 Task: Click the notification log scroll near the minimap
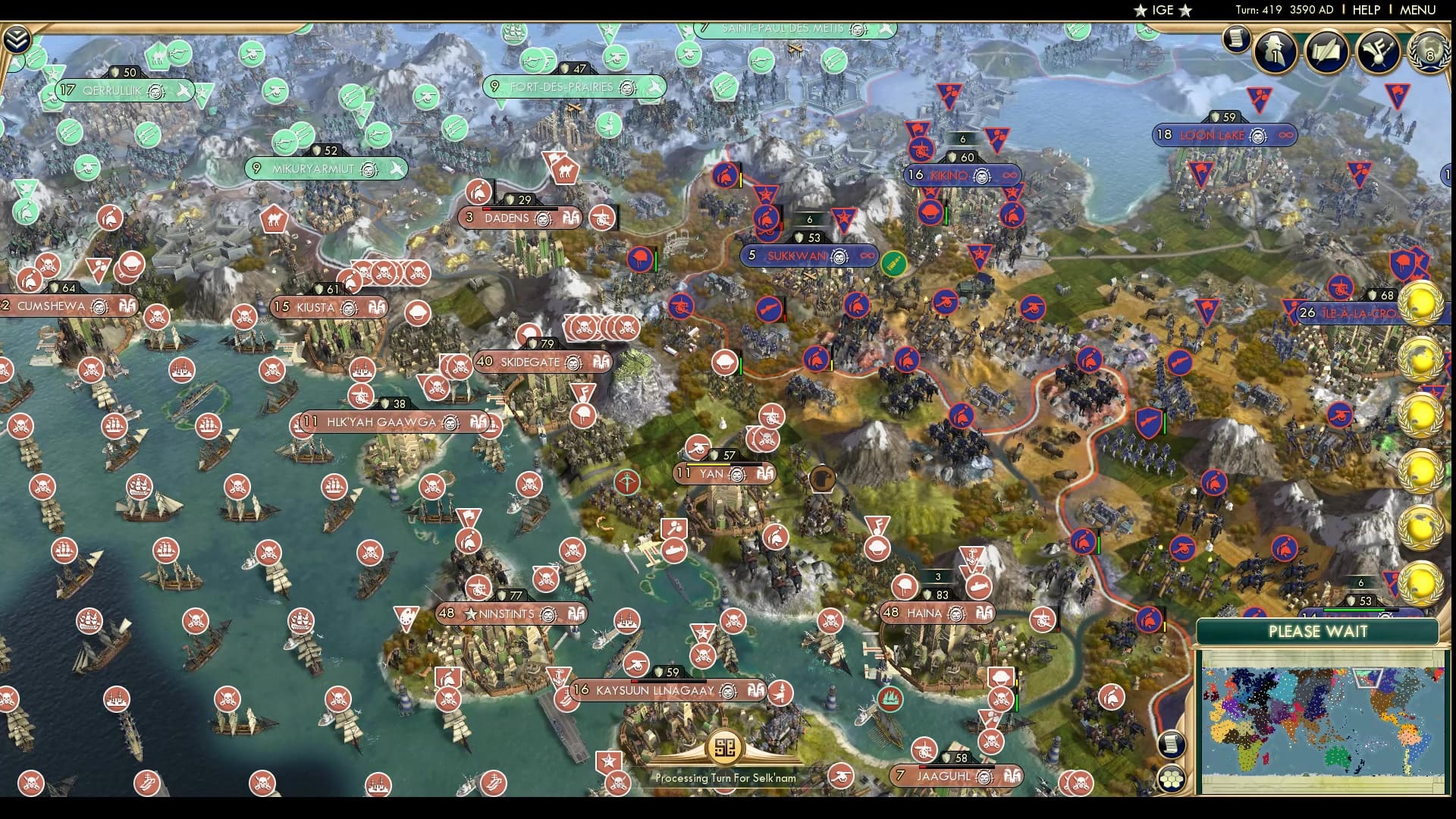[1171, 745]
